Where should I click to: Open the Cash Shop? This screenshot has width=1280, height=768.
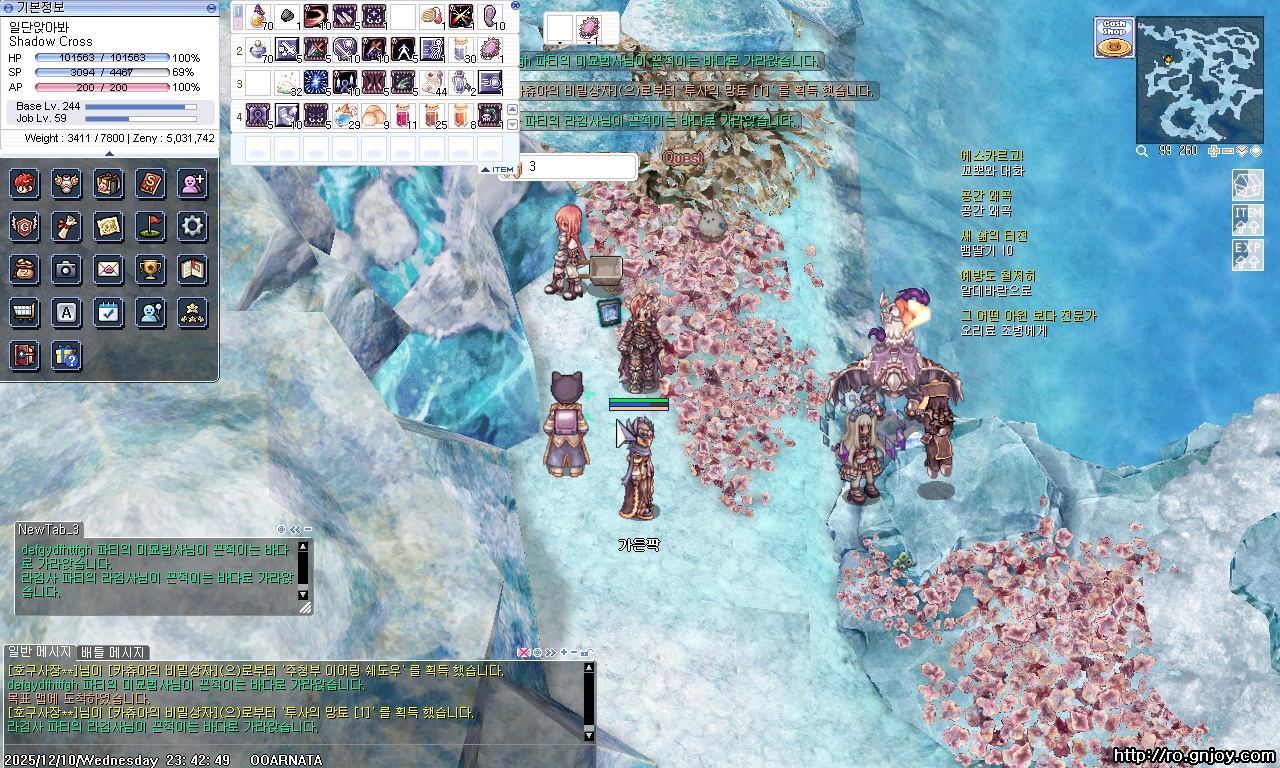pos(1114,38)
